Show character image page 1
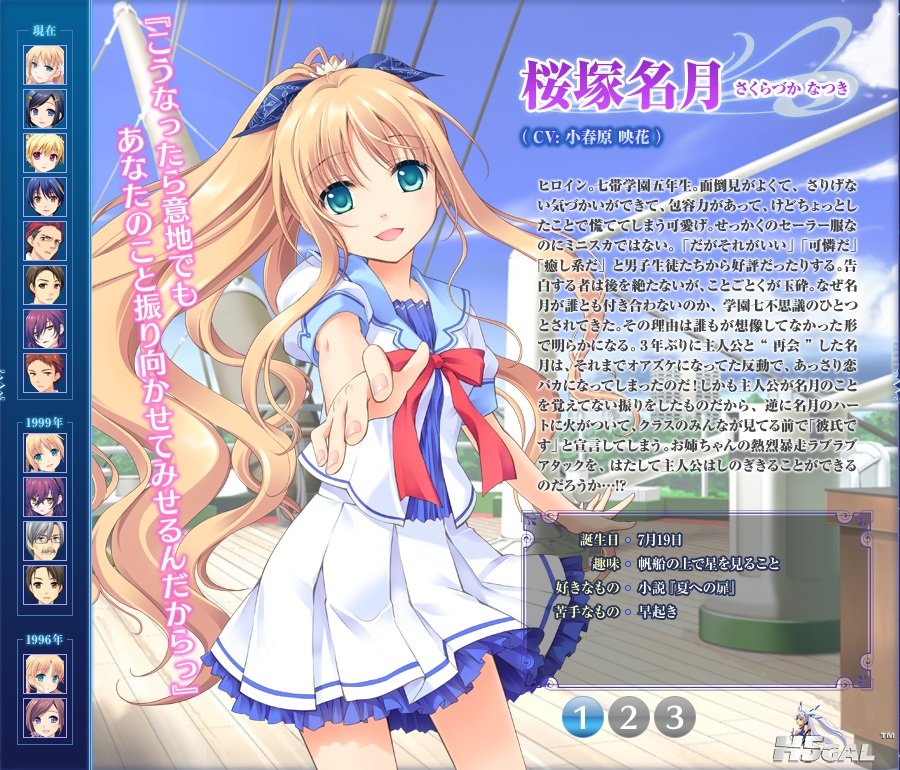Screen dimensions: 900x770 click(x=584, y=716)
